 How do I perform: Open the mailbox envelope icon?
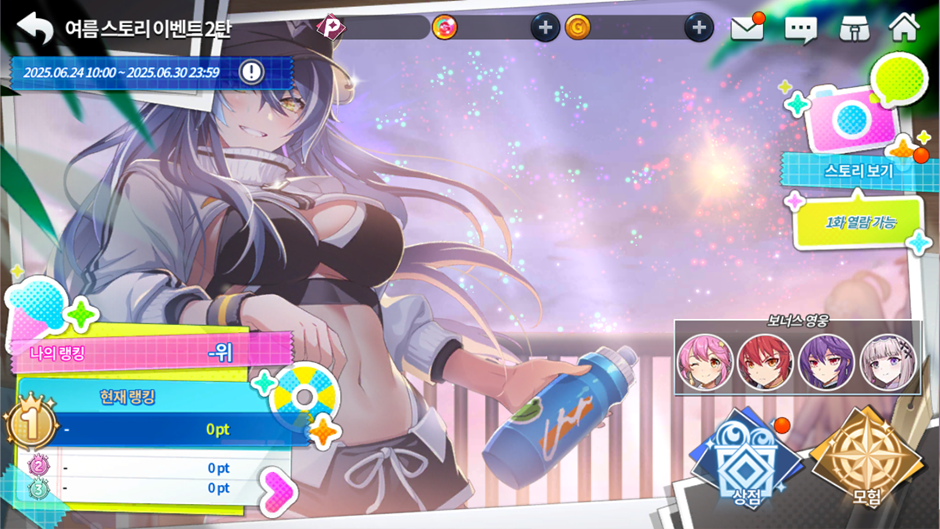(747, 28)
